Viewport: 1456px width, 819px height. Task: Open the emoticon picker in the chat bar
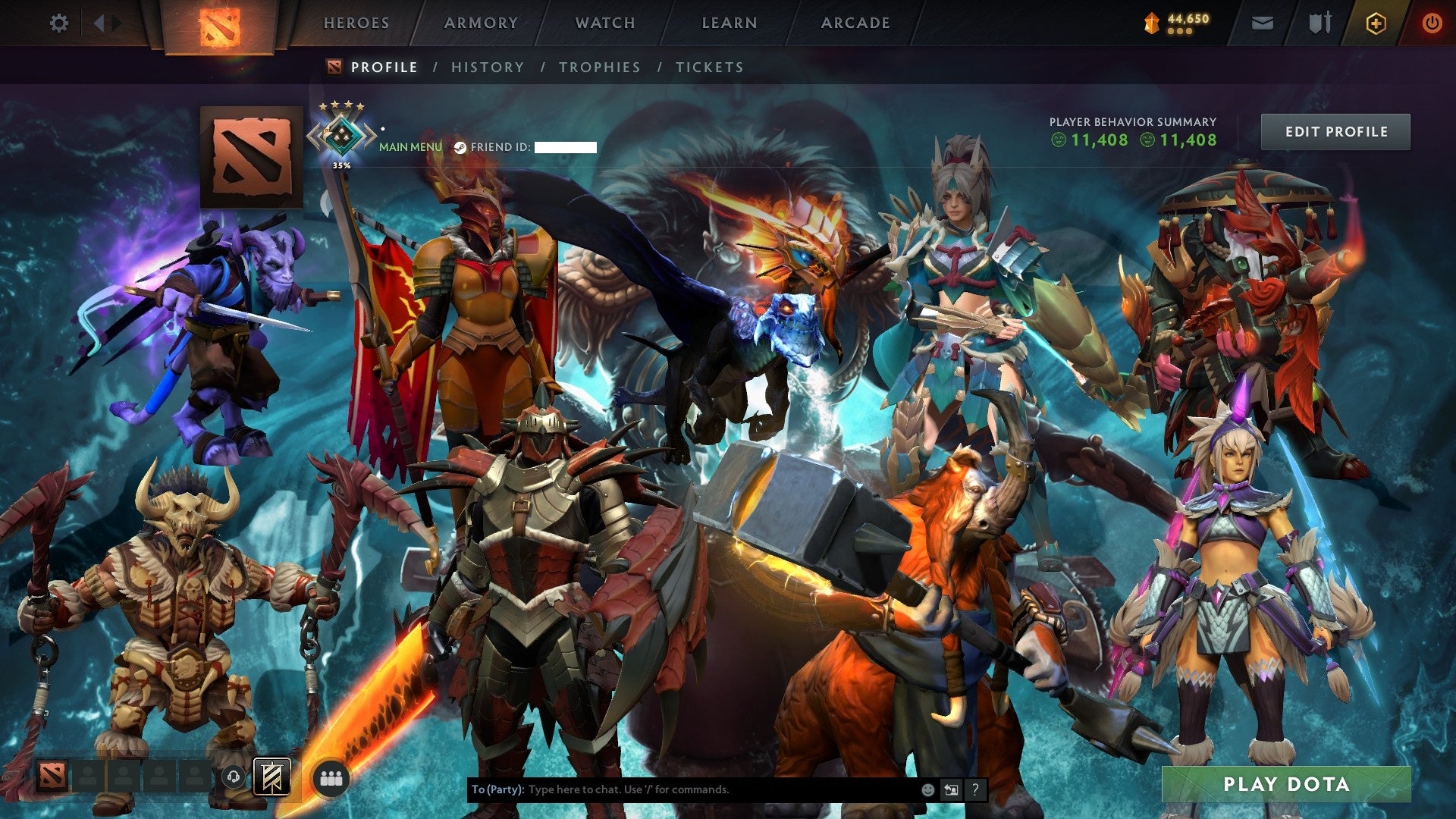(928, 792)
